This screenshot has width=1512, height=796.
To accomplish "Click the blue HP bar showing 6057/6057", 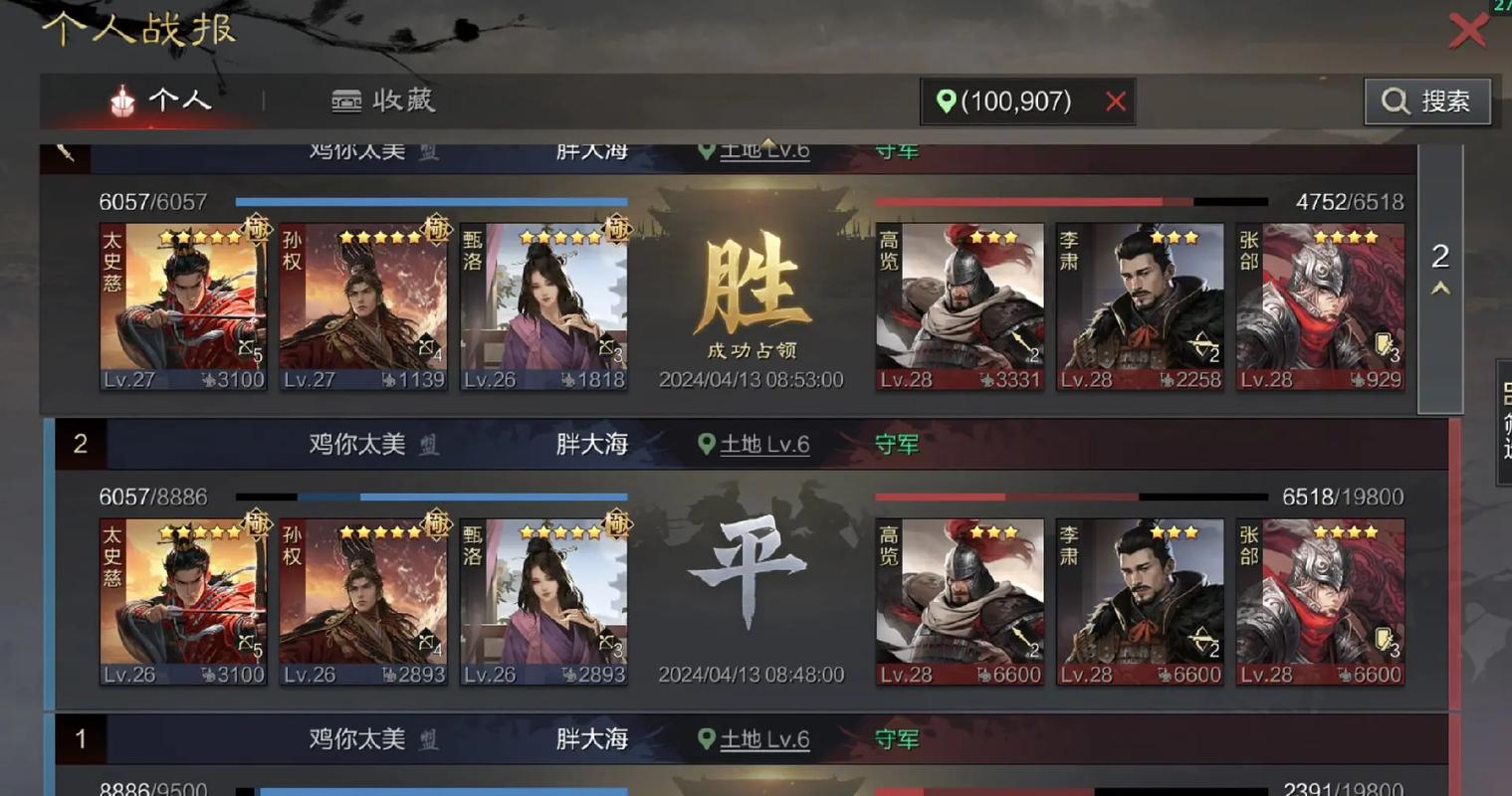I will [x=430, y=200].
